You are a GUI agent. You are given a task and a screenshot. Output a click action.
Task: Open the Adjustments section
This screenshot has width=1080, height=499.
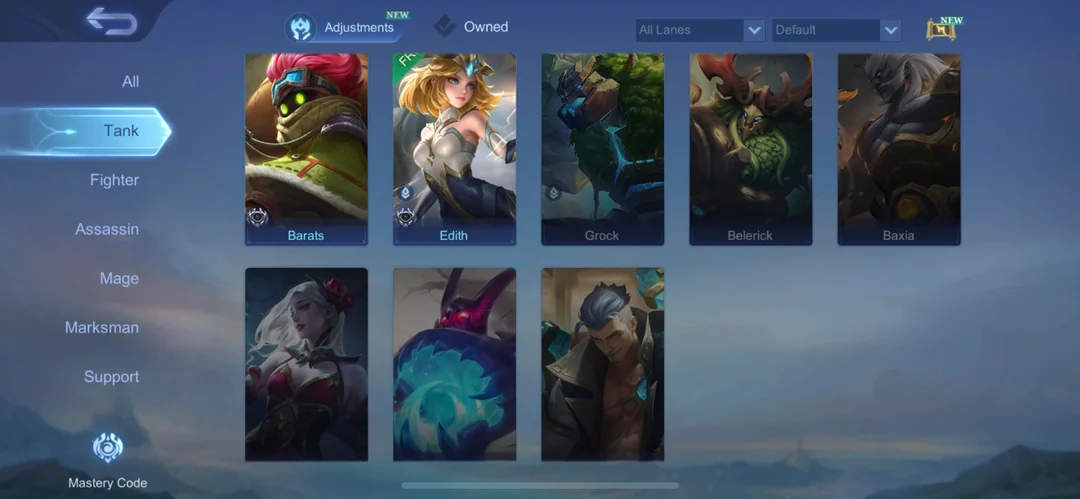(x=343, y=28)
